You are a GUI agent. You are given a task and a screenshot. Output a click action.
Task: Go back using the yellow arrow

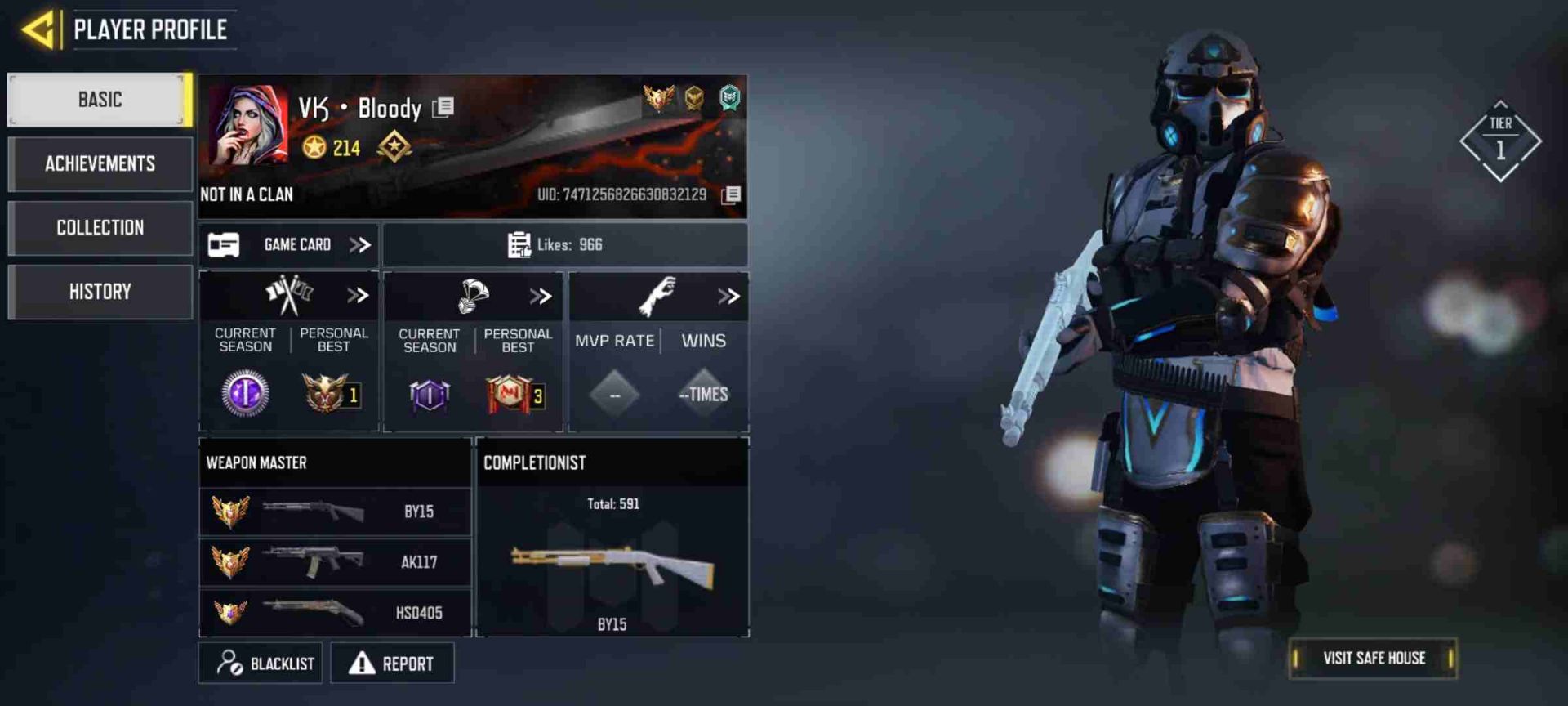pos(38,30)
